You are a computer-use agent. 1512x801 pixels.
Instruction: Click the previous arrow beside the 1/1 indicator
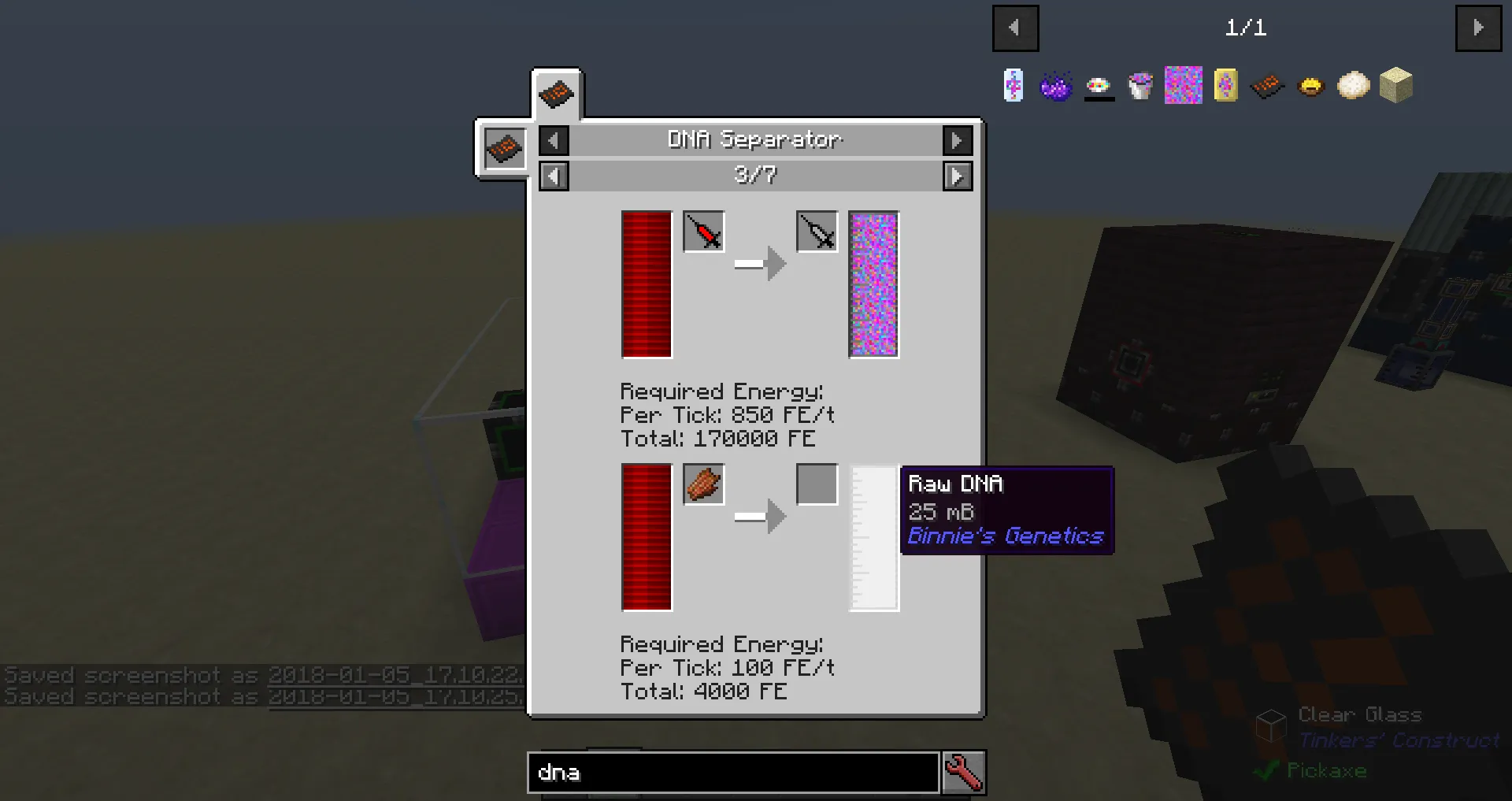pyautogui.click(x=1015, y=28)
